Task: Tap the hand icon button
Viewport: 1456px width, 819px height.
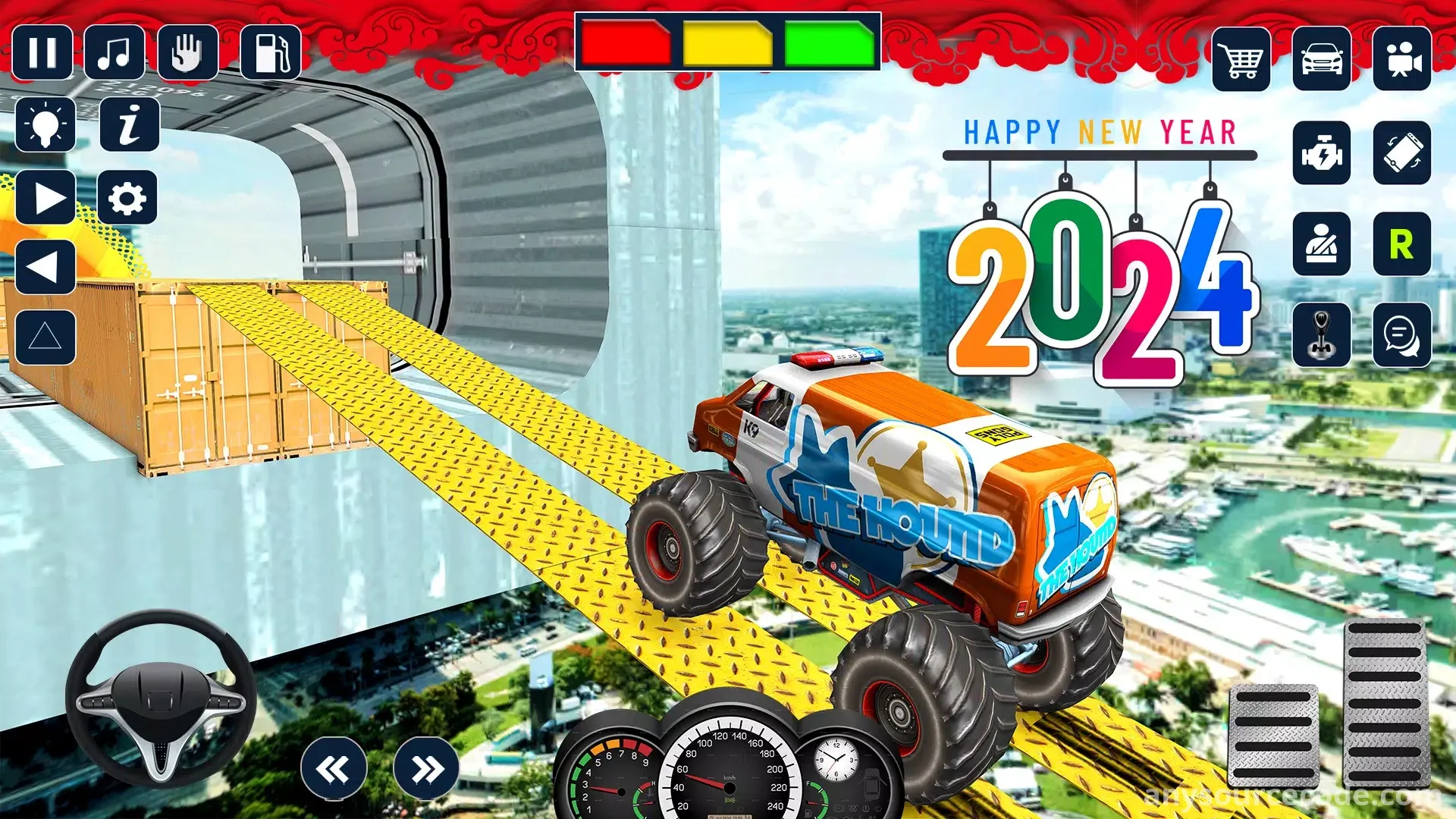Action: click(x=187, y=53)
